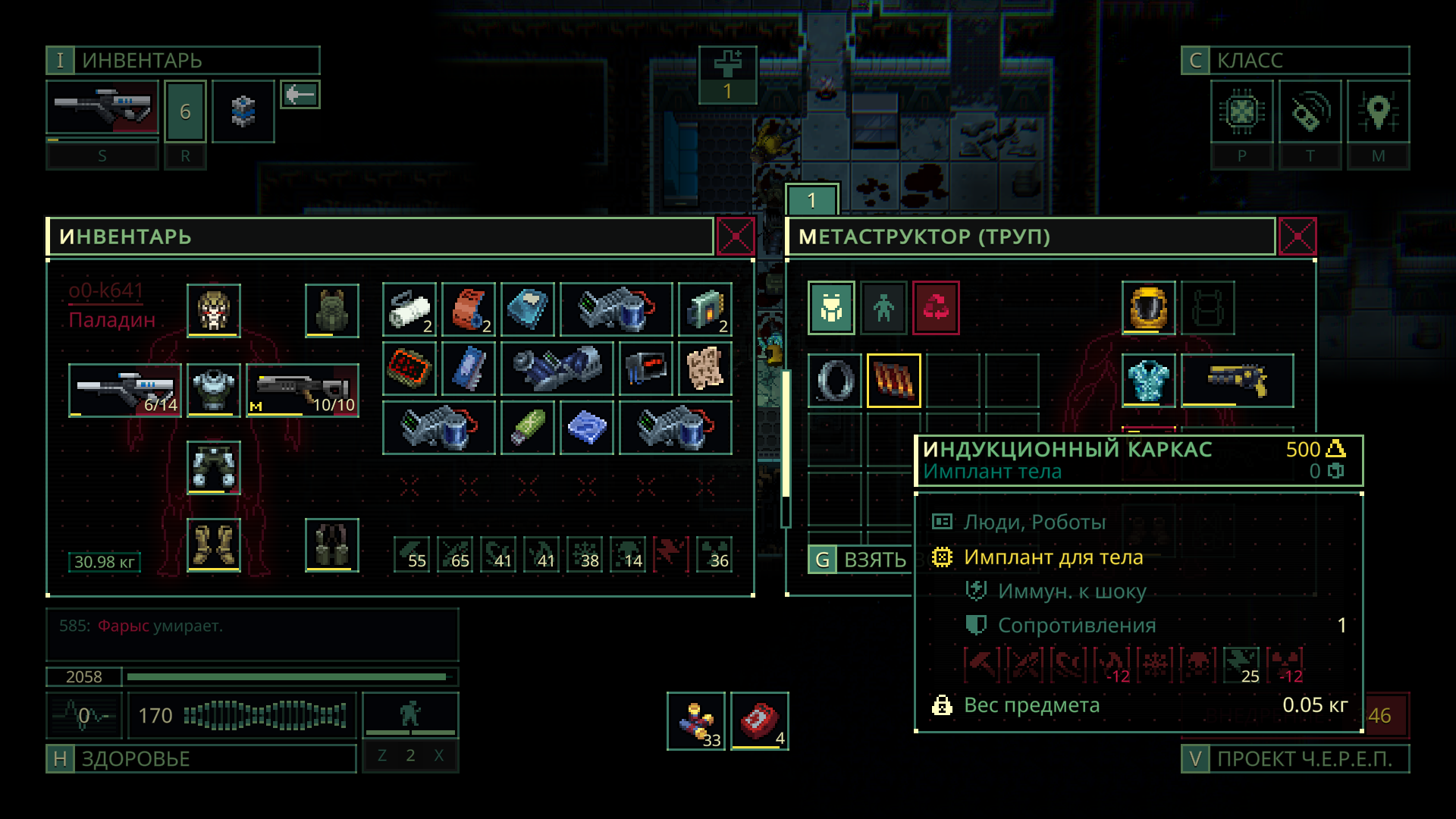Use the red medkit quick slot
The height and width of the screenshot is (819, 1456).
pos(759,720)
